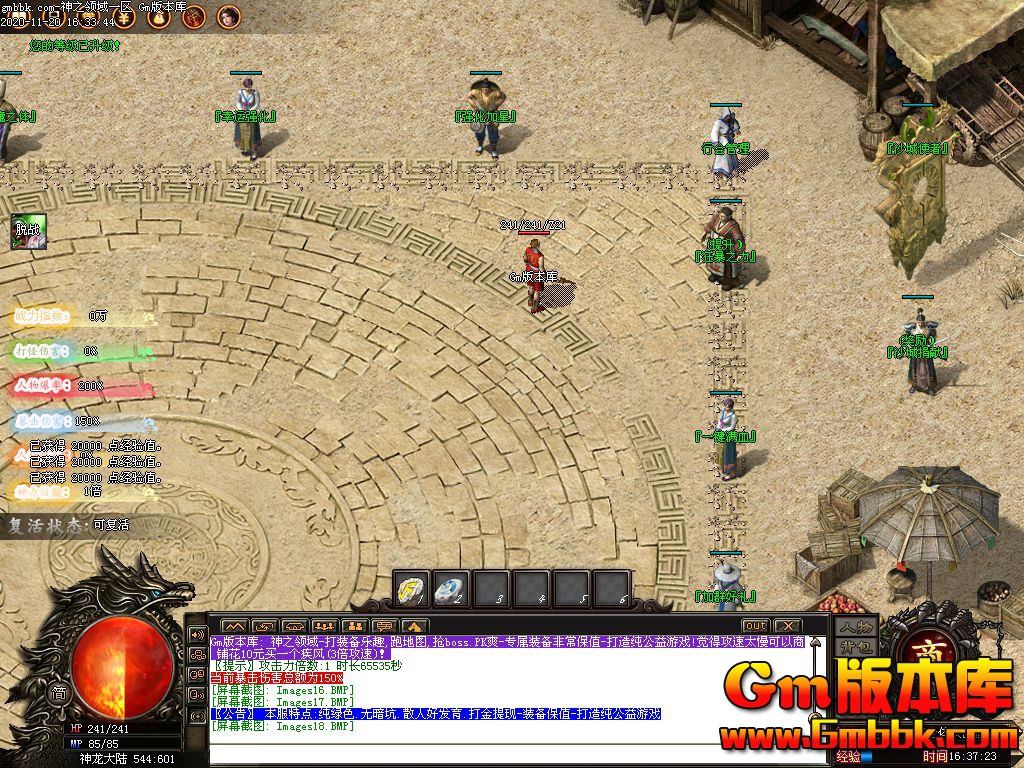Use the item in hotbar slot 1
This screenshot has width=1024, height=768.
[411, 588]
